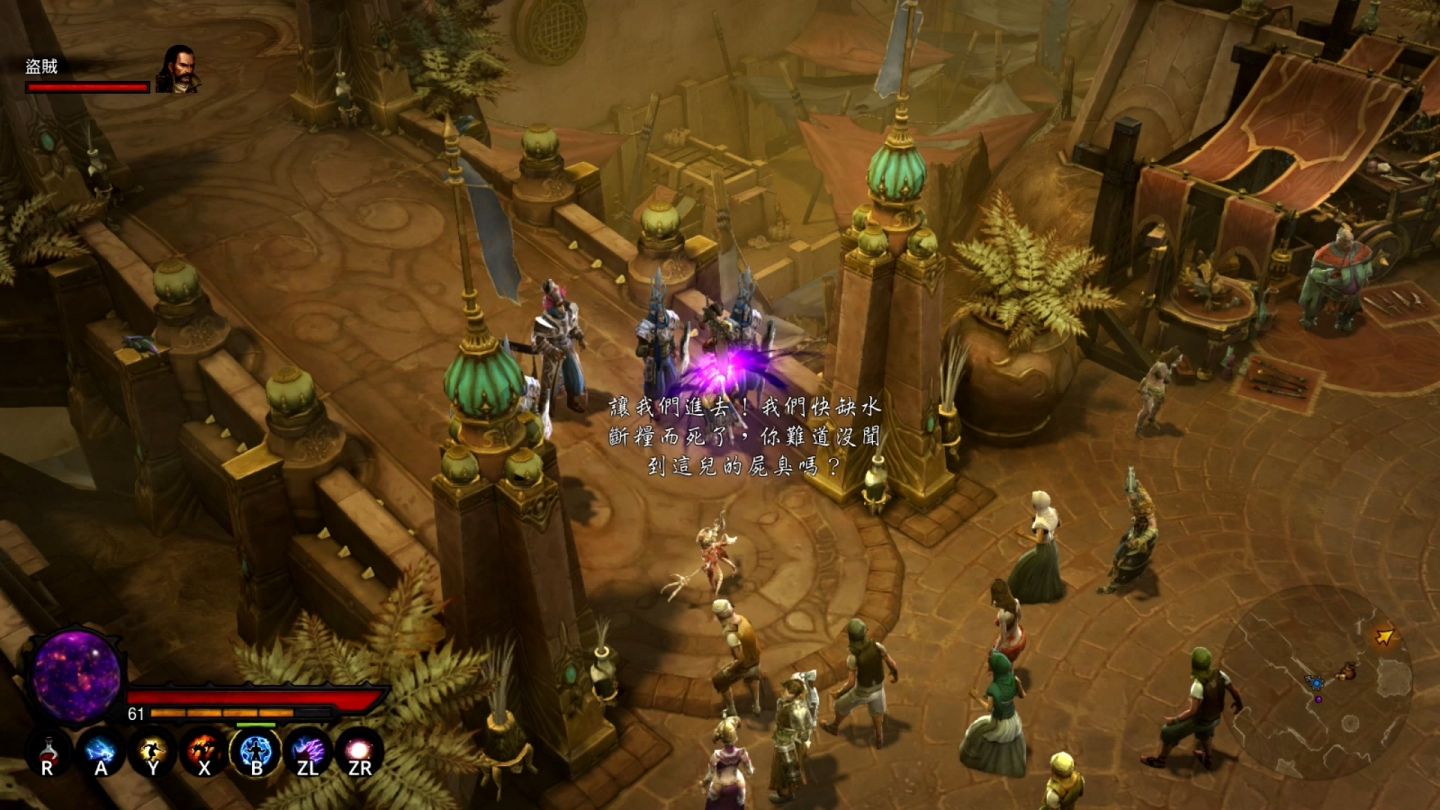Screen dimensions: 1440x810
Task: Activate the blue lightning skill icon
Action: 101,750
